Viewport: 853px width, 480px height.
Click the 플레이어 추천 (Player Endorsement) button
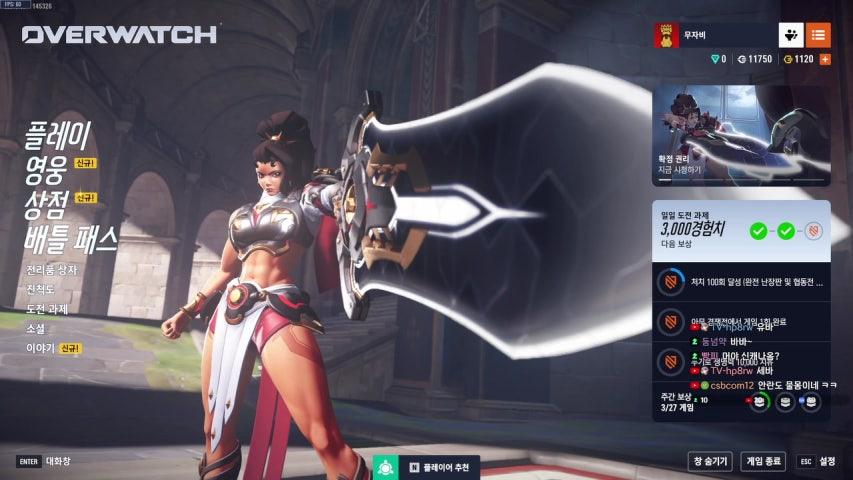(430, 467)
